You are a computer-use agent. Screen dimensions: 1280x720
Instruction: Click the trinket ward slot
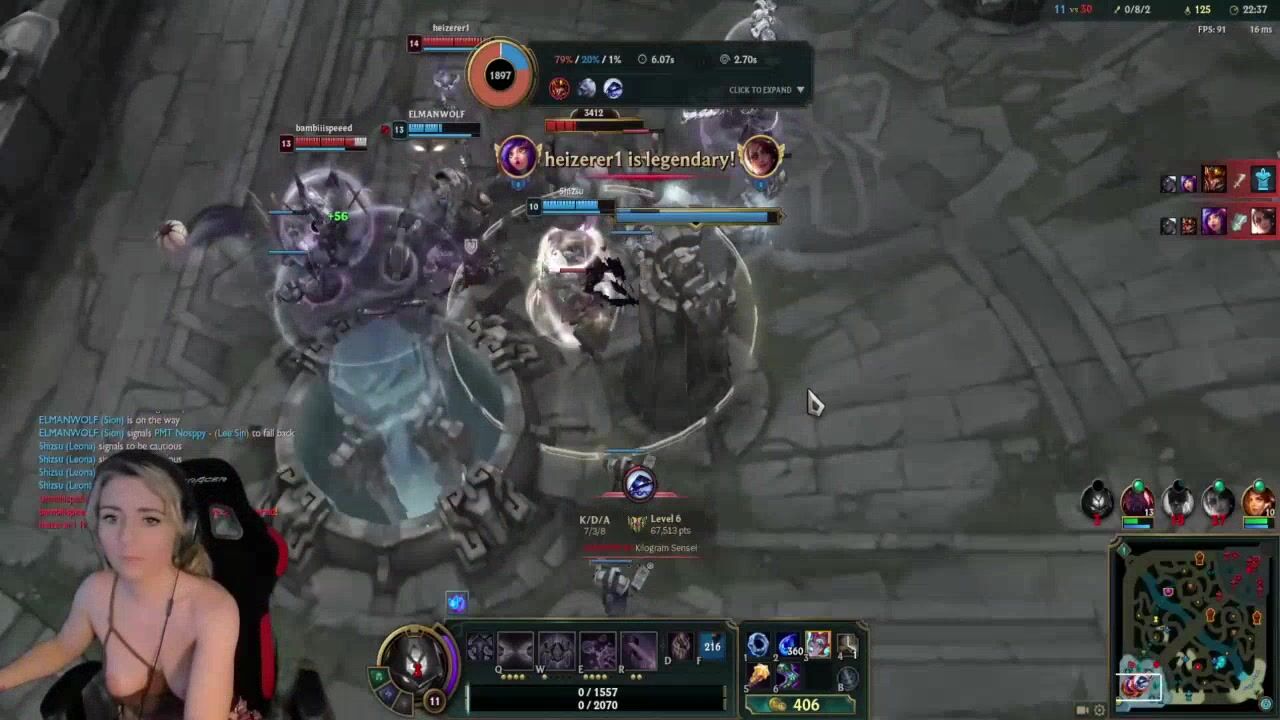(848, 647)
